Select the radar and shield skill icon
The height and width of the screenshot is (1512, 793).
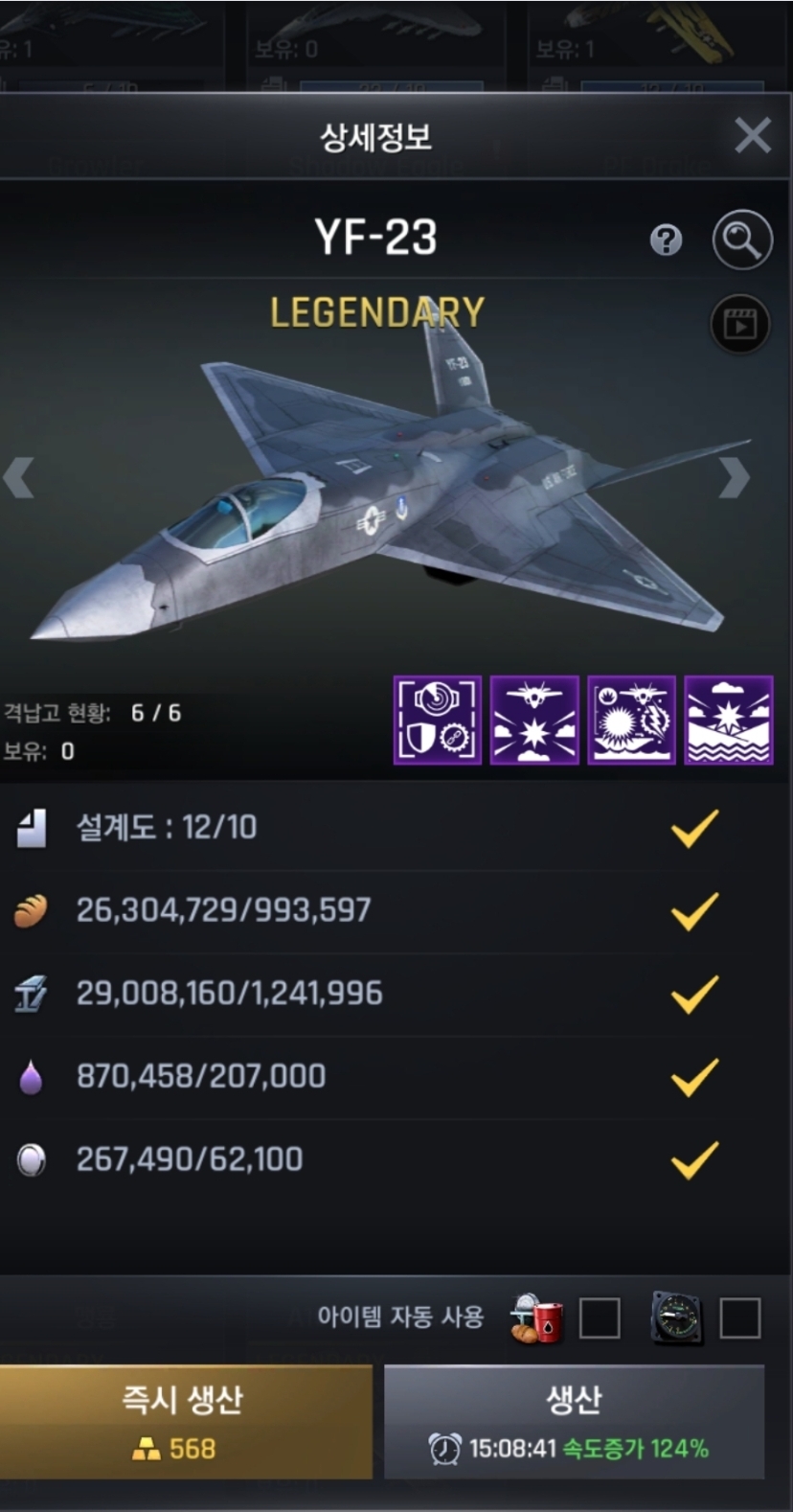(x=438, y=720)
